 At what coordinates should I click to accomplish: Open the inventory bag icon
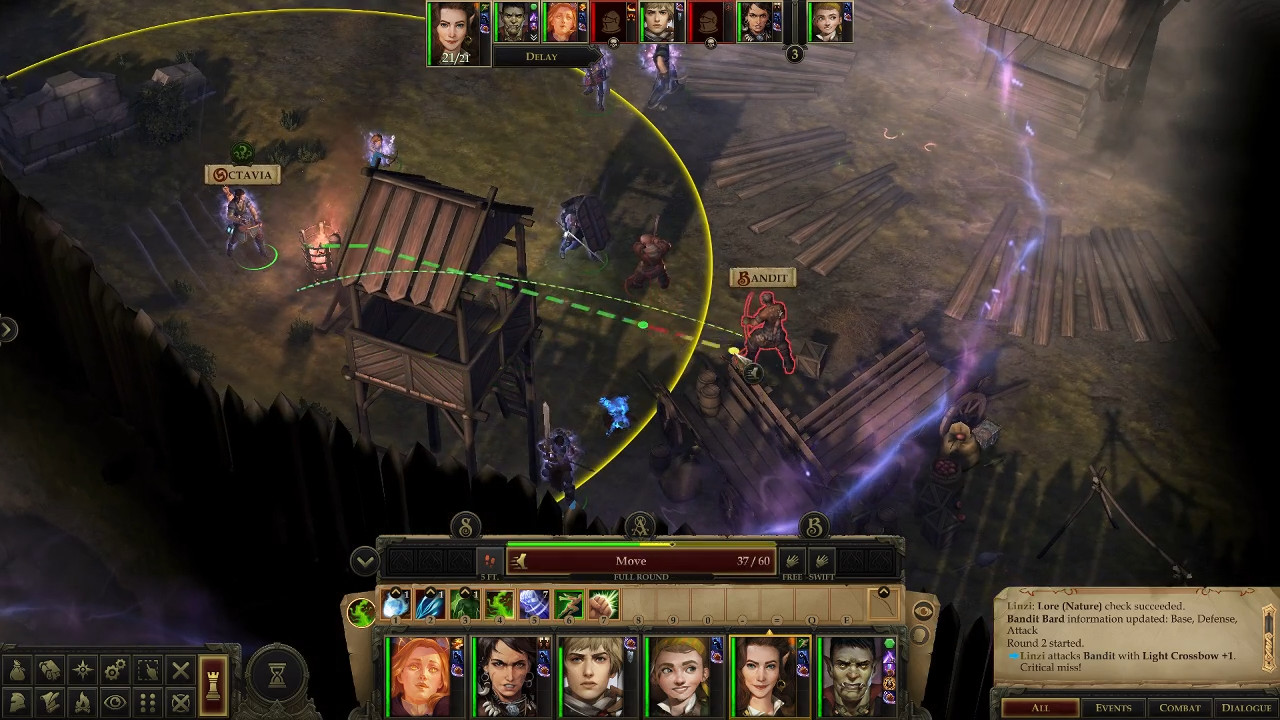pos(18,670)
